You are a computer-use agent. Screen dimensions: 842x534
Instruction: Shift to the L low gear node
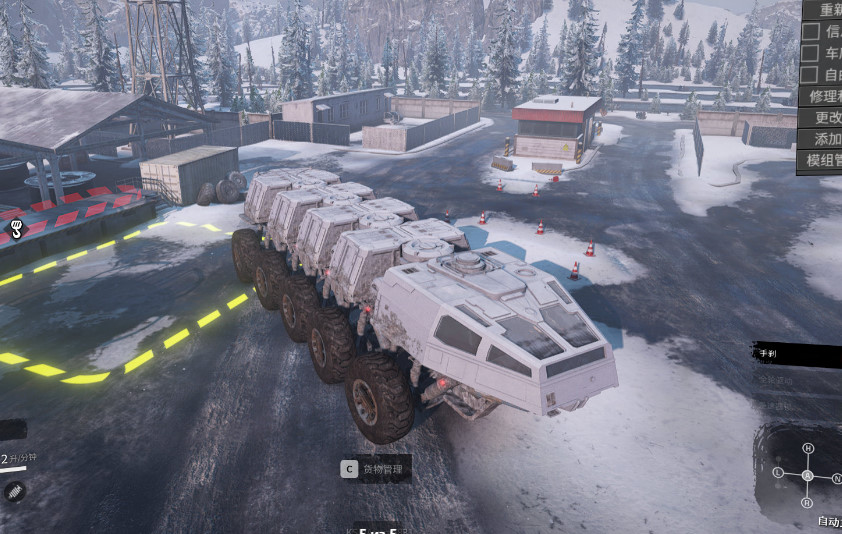tap(778, 471)
